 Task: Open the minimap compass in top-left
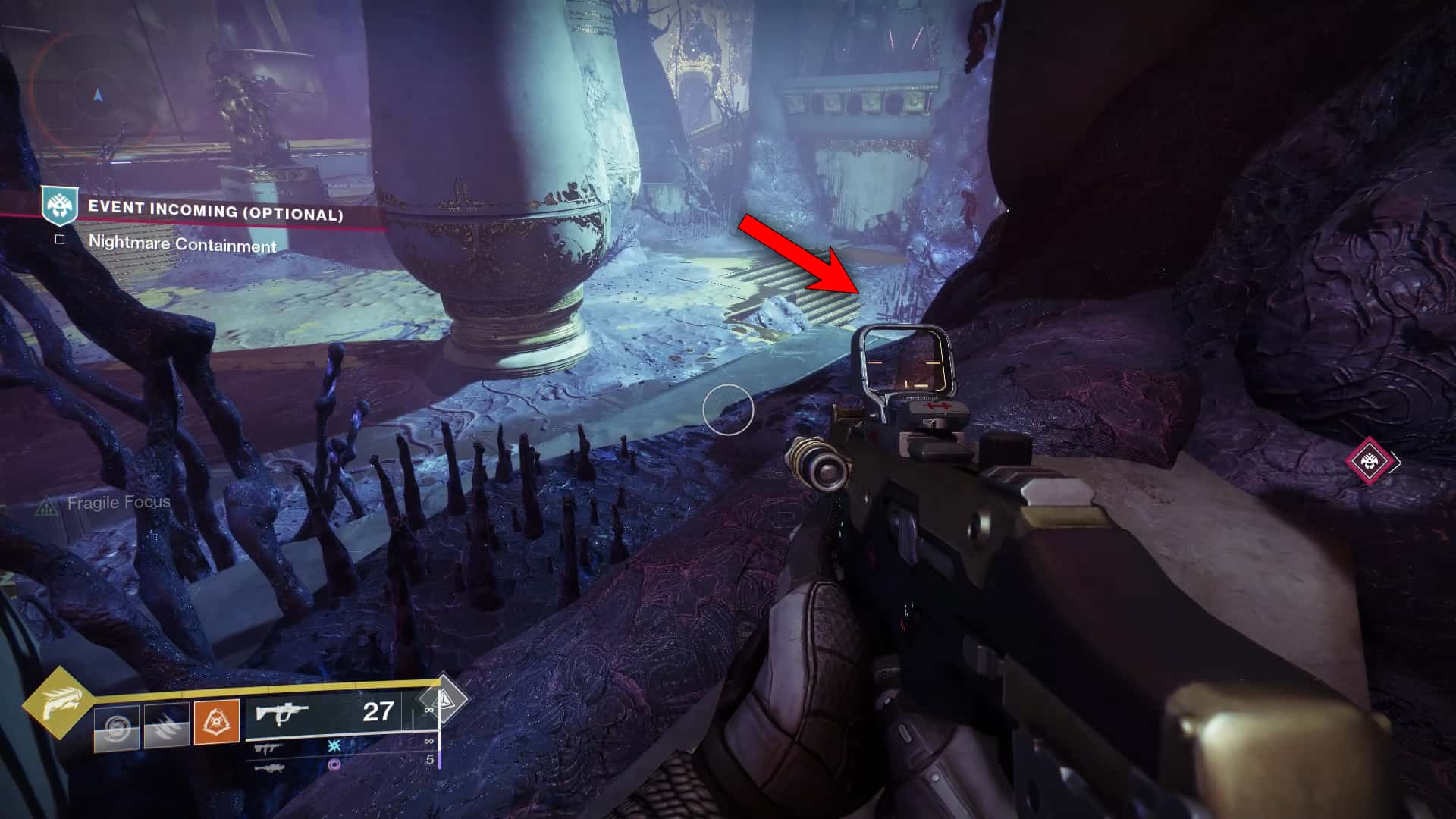point(95,95)
